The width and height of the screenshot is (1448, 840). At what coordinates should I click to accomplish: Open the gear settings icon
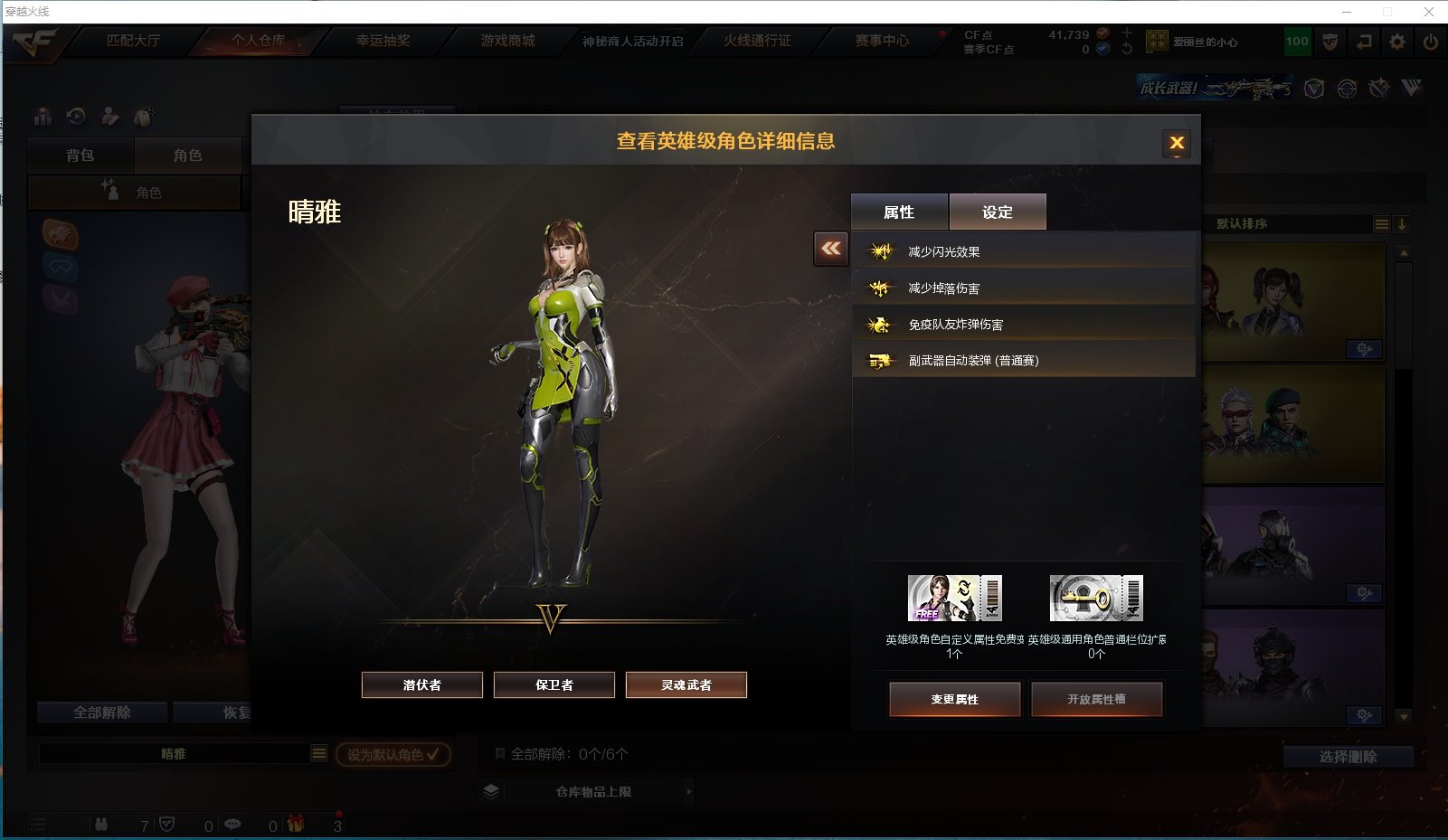1397,42
